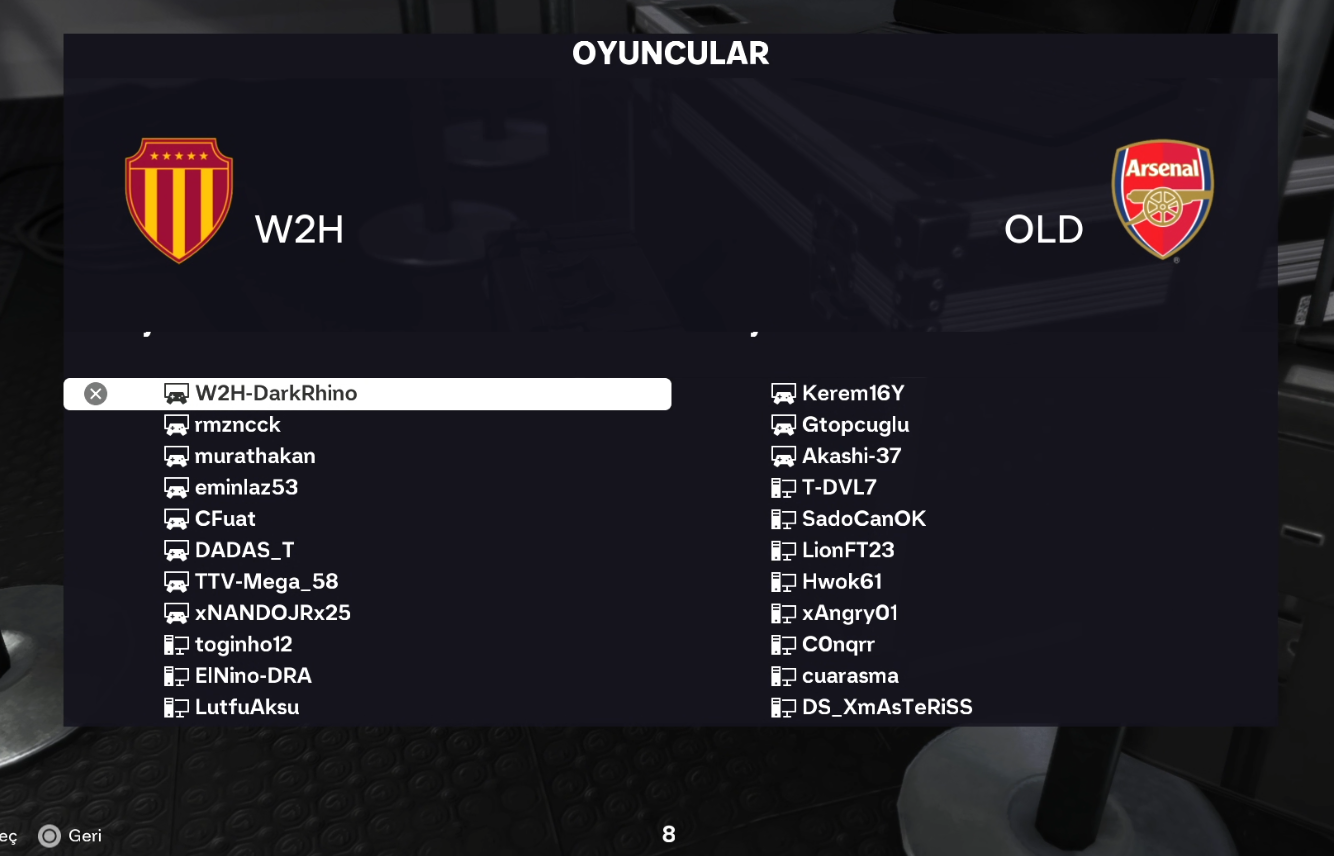The width and height of the screenshot is (1334, 856).
Task: Select Akashi-37 player row
Action: point(851,456)
